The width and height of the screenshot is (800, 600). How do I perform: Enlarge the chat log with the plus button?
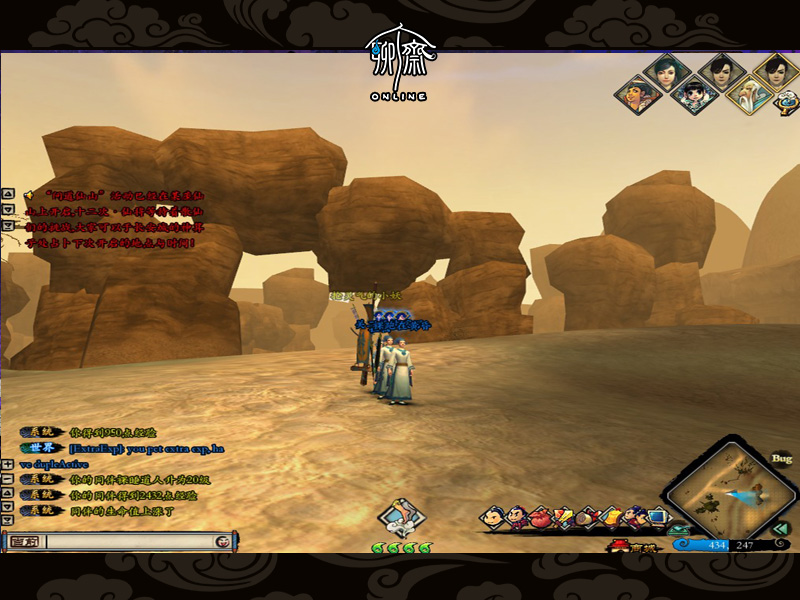click(8, 465)
